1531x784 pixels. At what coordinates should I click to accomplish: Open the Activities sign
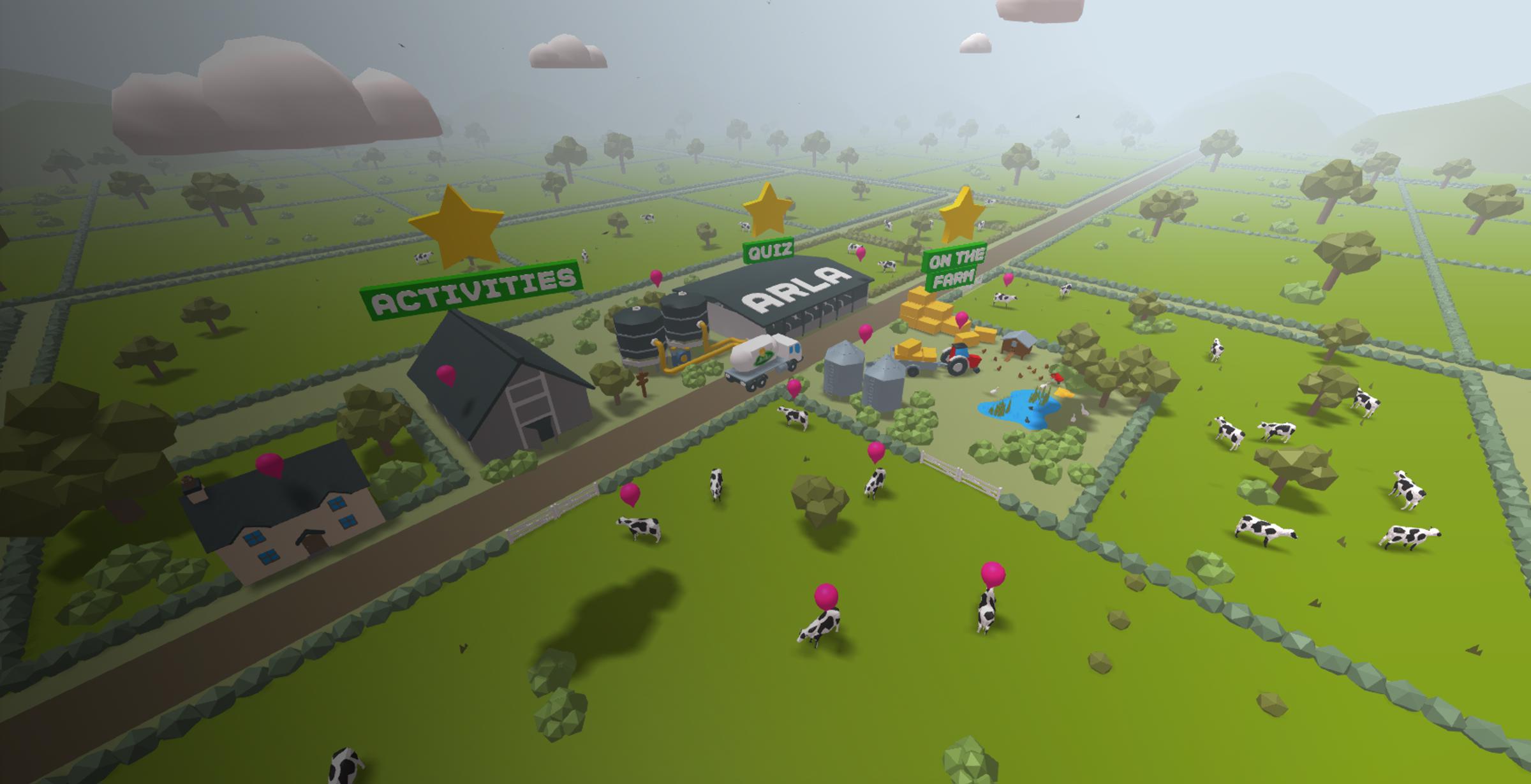pos(471,290)
